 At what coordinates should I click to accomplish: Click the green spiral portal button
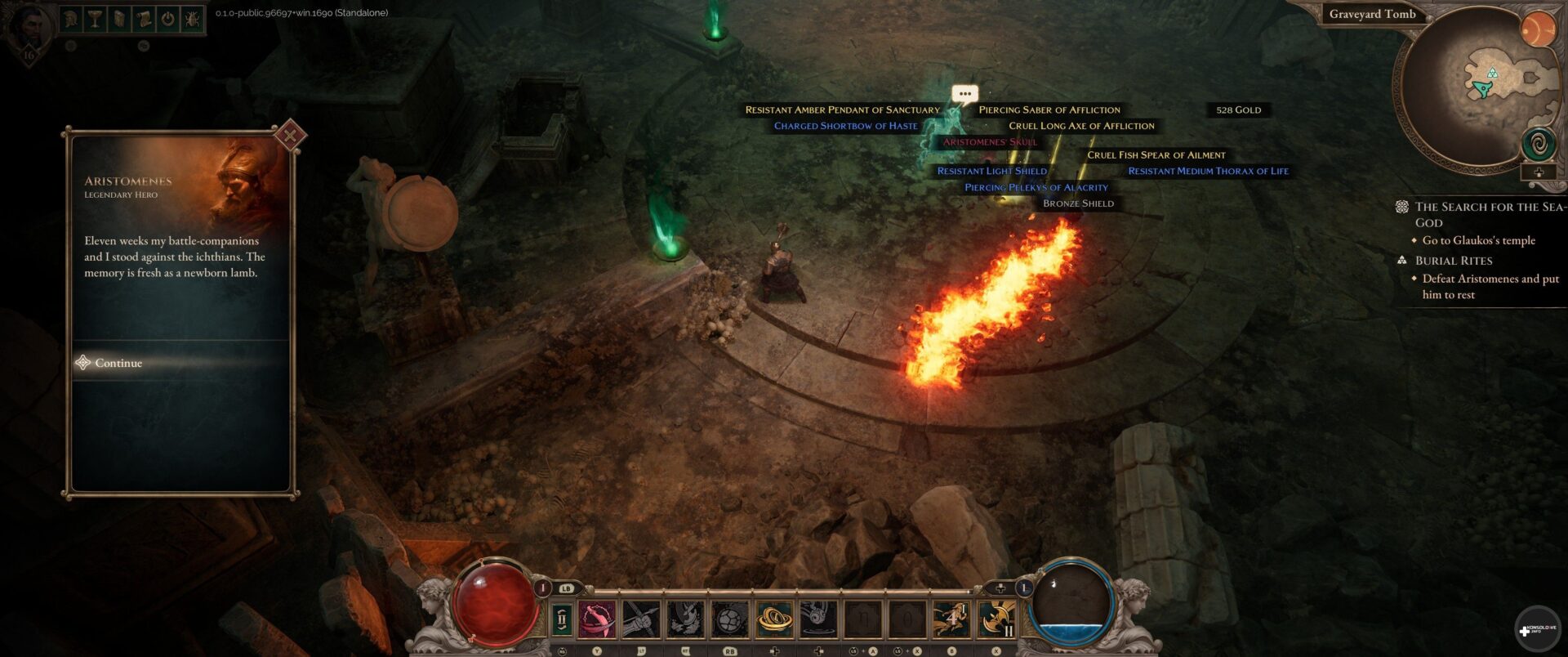coord(1539,145)
